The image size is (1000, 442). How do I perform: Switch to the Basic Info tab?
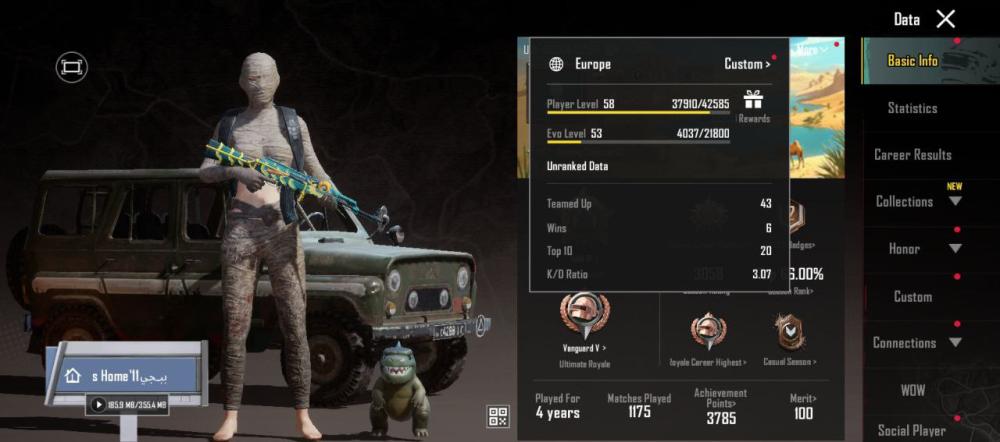(913, 61)
